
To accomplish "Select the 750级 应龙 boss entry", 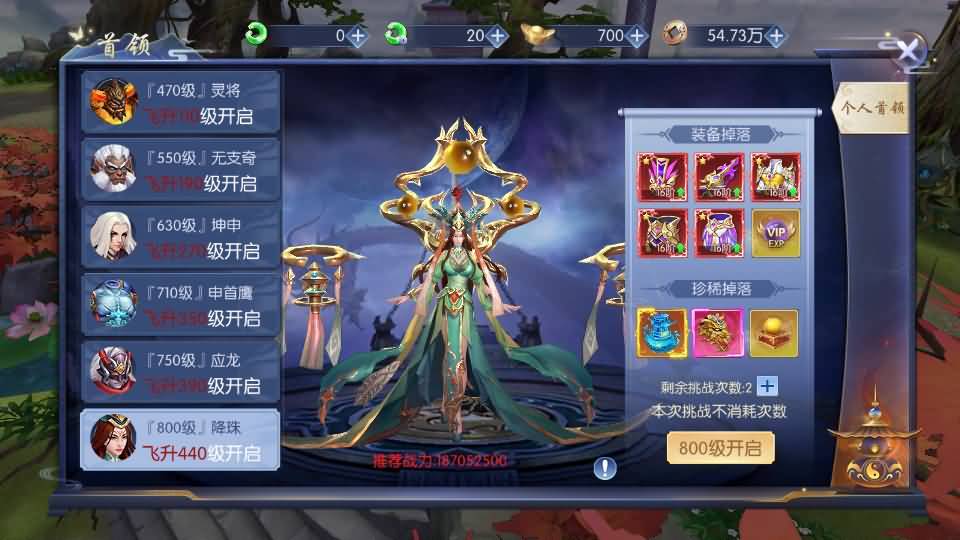I will (180, 372).
